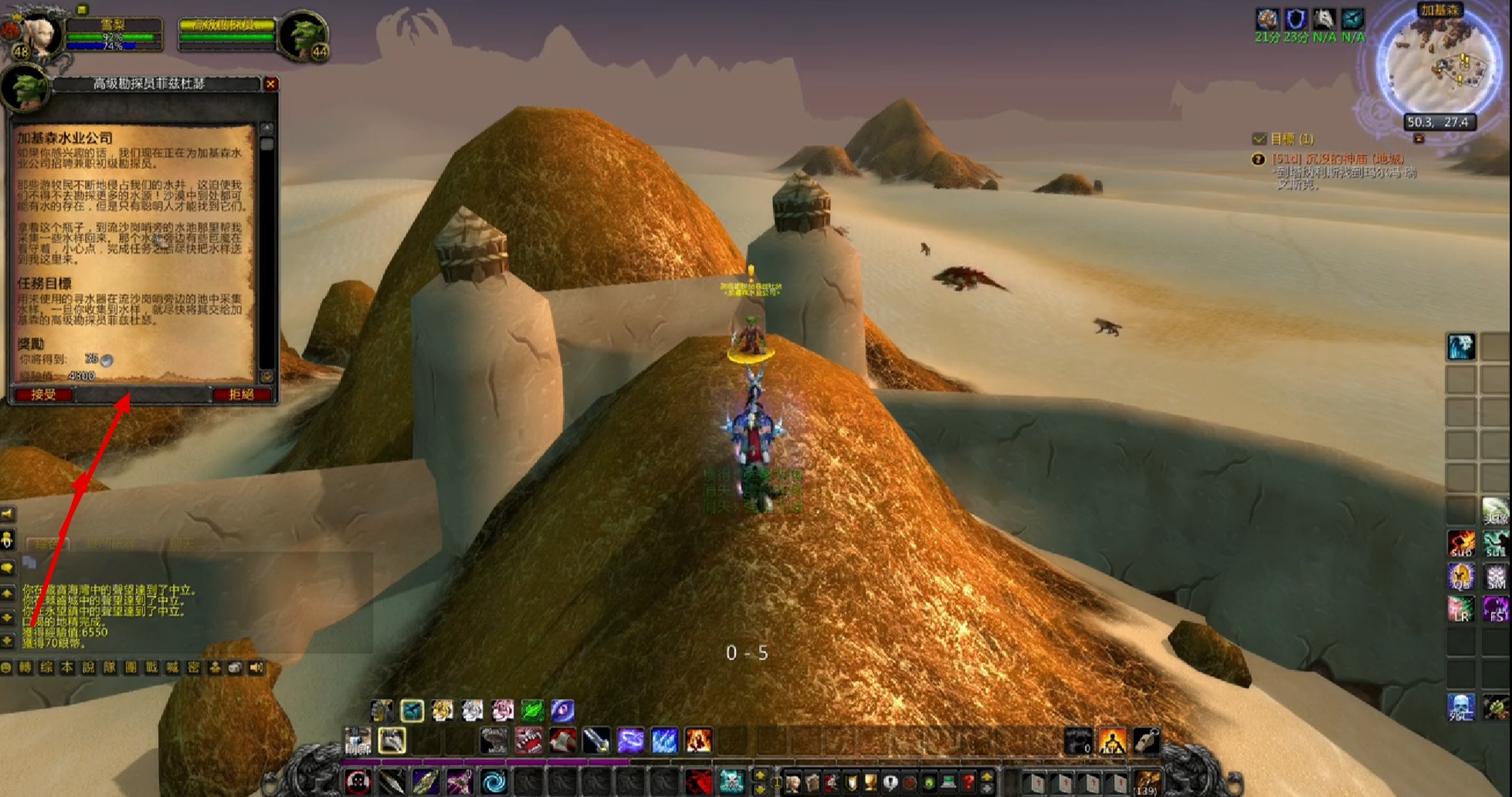Select the goblin target portrait
The height and width of the screenshot is (797, 1512).
pos(304,34)
